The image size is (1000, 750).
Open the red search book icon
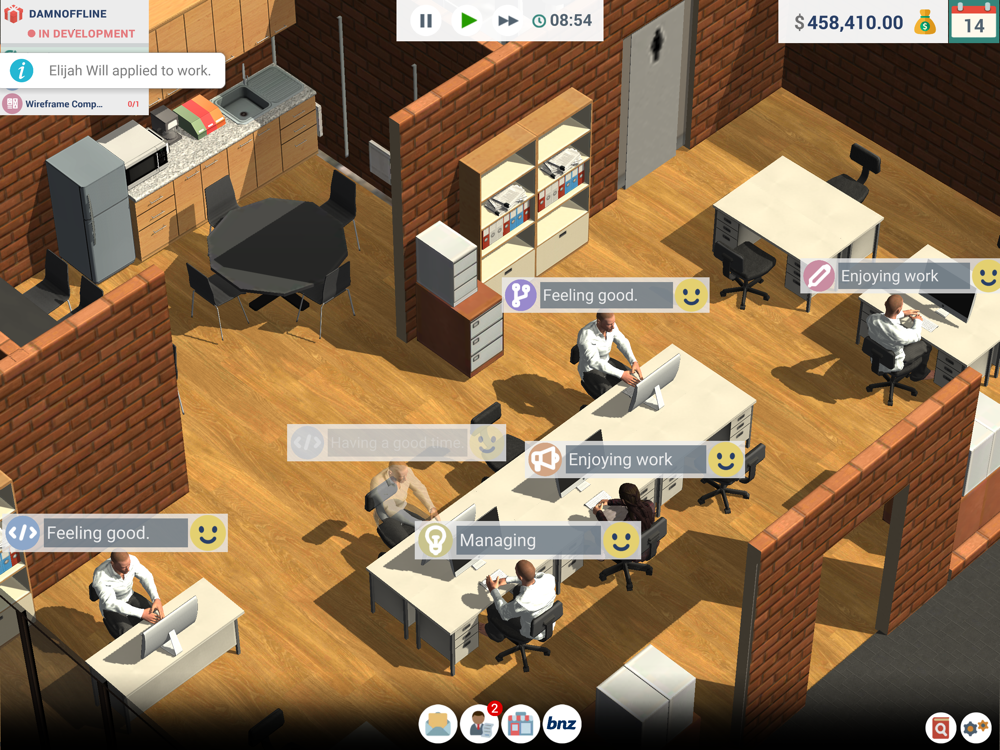[x=940, y=729]
